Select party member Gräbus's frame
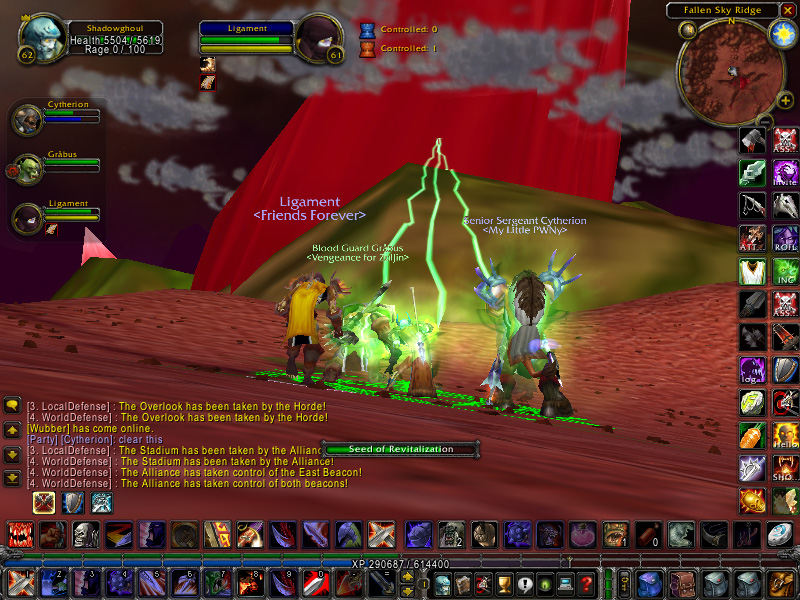Viewport: 800px width, 600px height. pyautogui.click(x=28, y=169)
